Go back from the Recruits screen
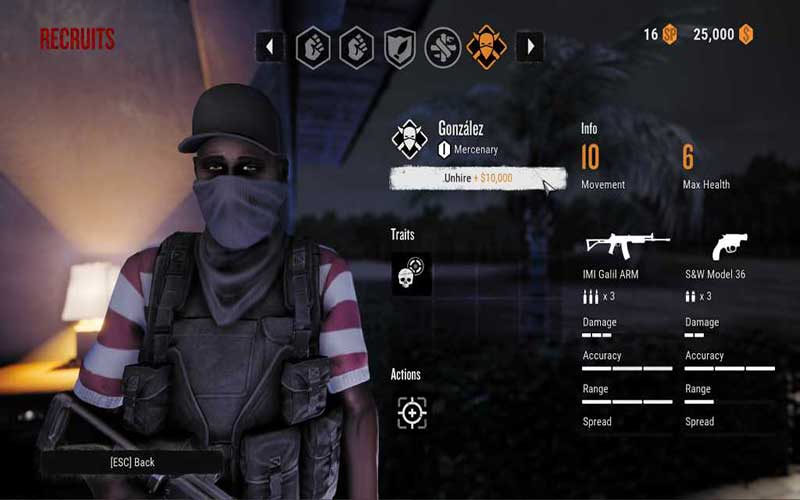 coord(132,462)
